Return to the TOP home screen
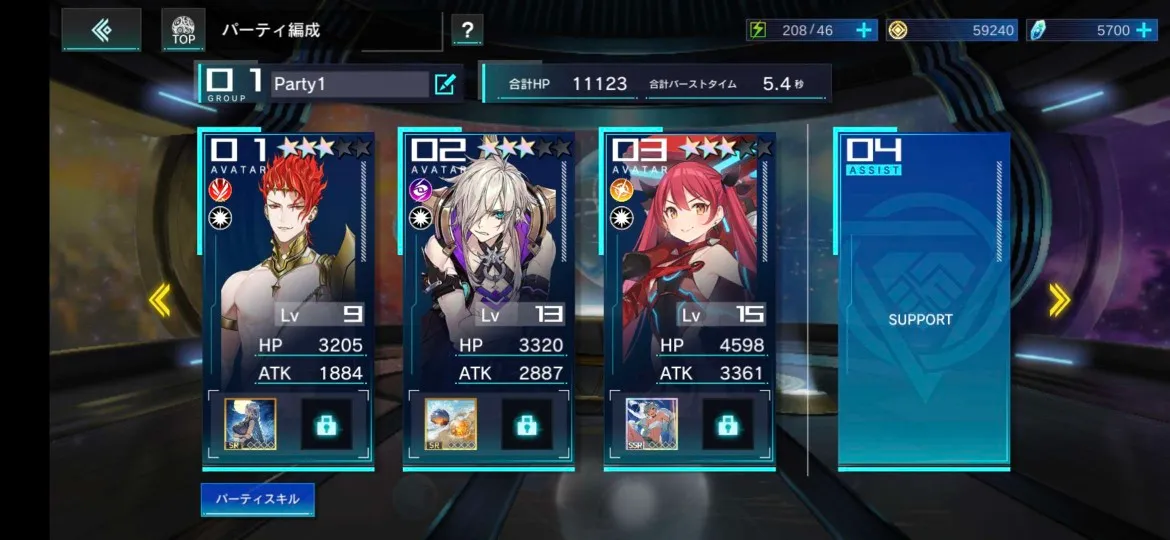Image resolution: width=1170 pixels, height=540 pixels. (183, 30)
